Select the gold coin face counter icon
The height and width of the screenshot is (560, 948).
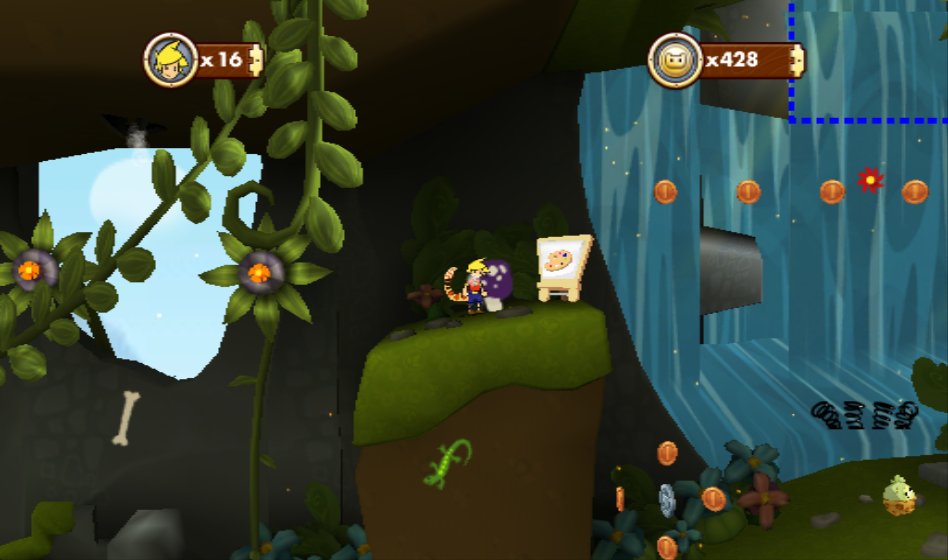point(675,60)
